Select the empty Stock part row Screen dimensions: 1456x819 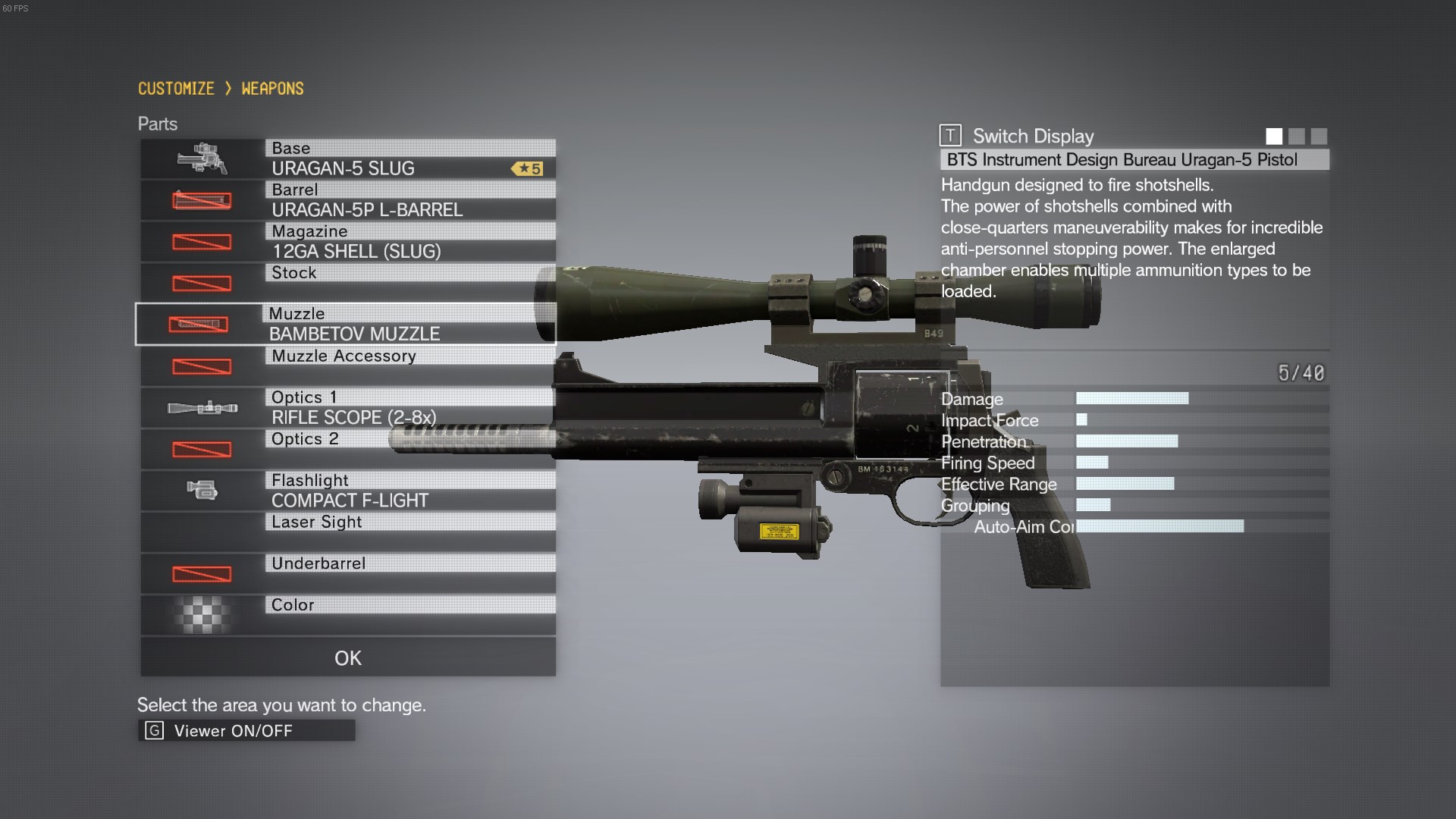tap(347, 283)
